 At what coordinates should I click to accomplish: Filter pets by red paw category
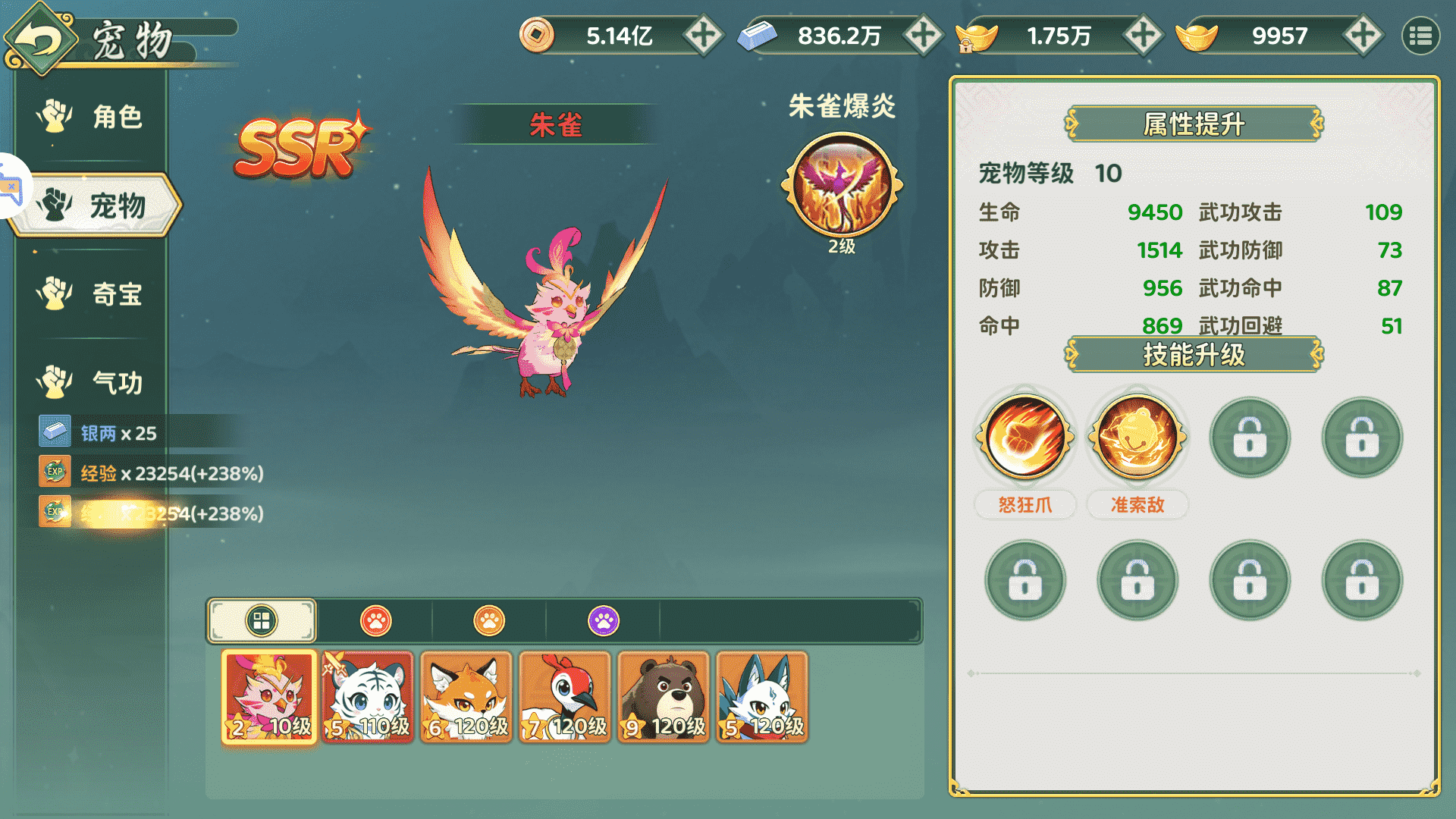click(x=375, y=621)
